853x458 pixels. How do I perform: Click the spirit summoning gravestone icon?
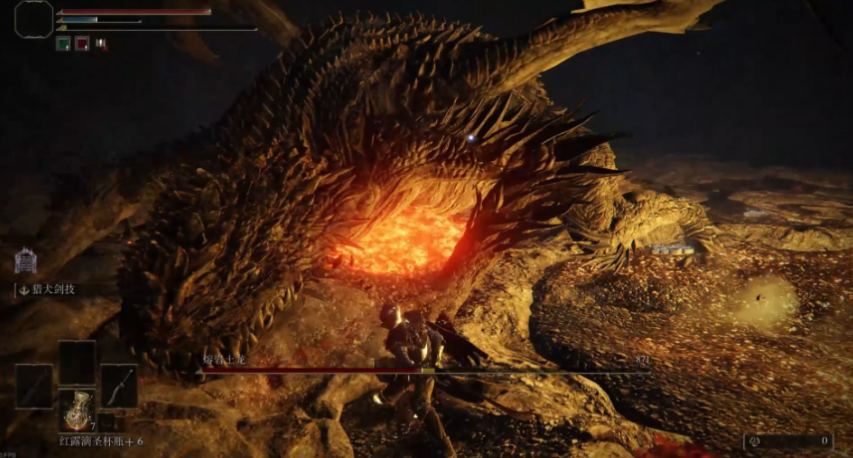[25, 262]
